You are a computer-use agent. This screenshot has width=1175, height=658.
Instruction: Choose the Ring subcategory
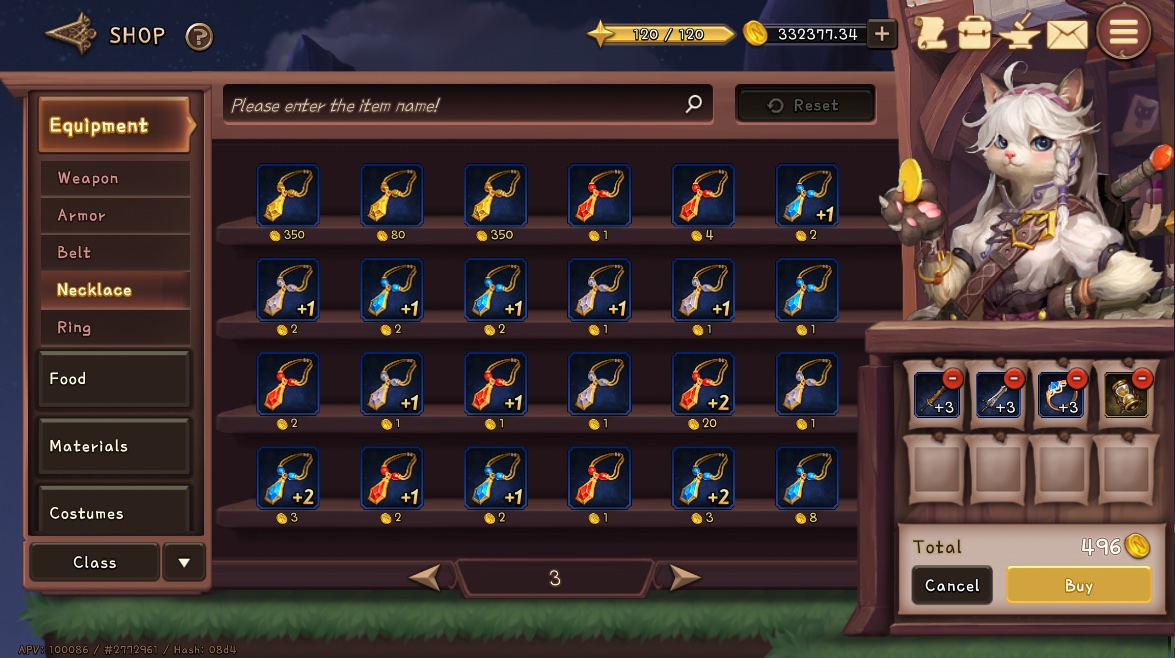coord(115,327)
